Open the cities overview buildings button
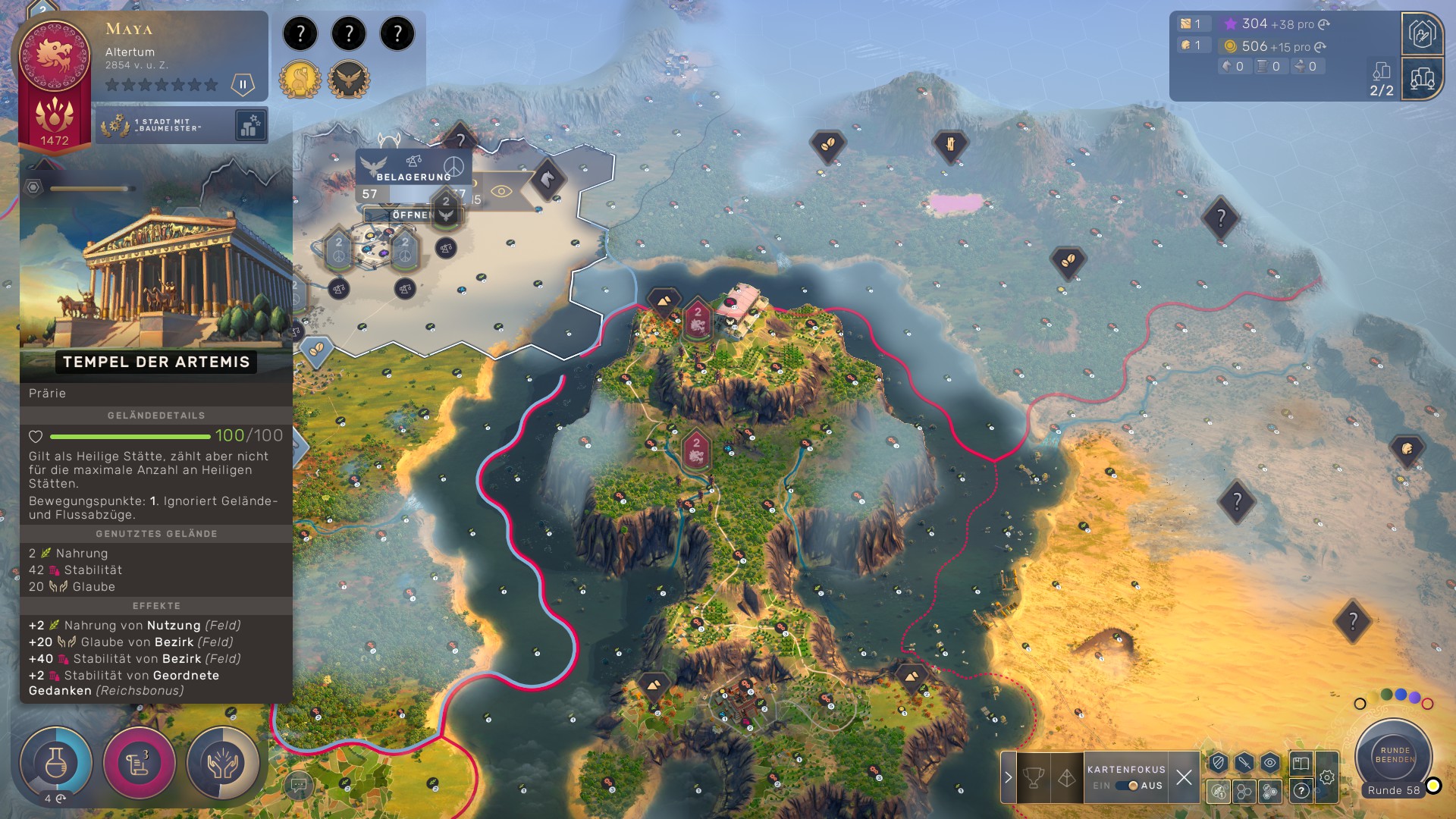The image size is (1456, 819). [1422, 78]
